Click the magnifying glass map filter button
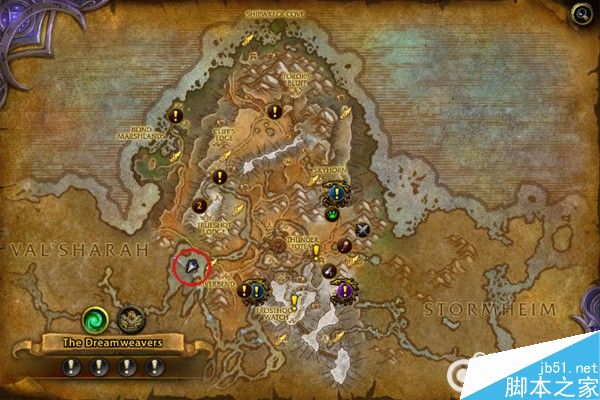 point(581,14)
